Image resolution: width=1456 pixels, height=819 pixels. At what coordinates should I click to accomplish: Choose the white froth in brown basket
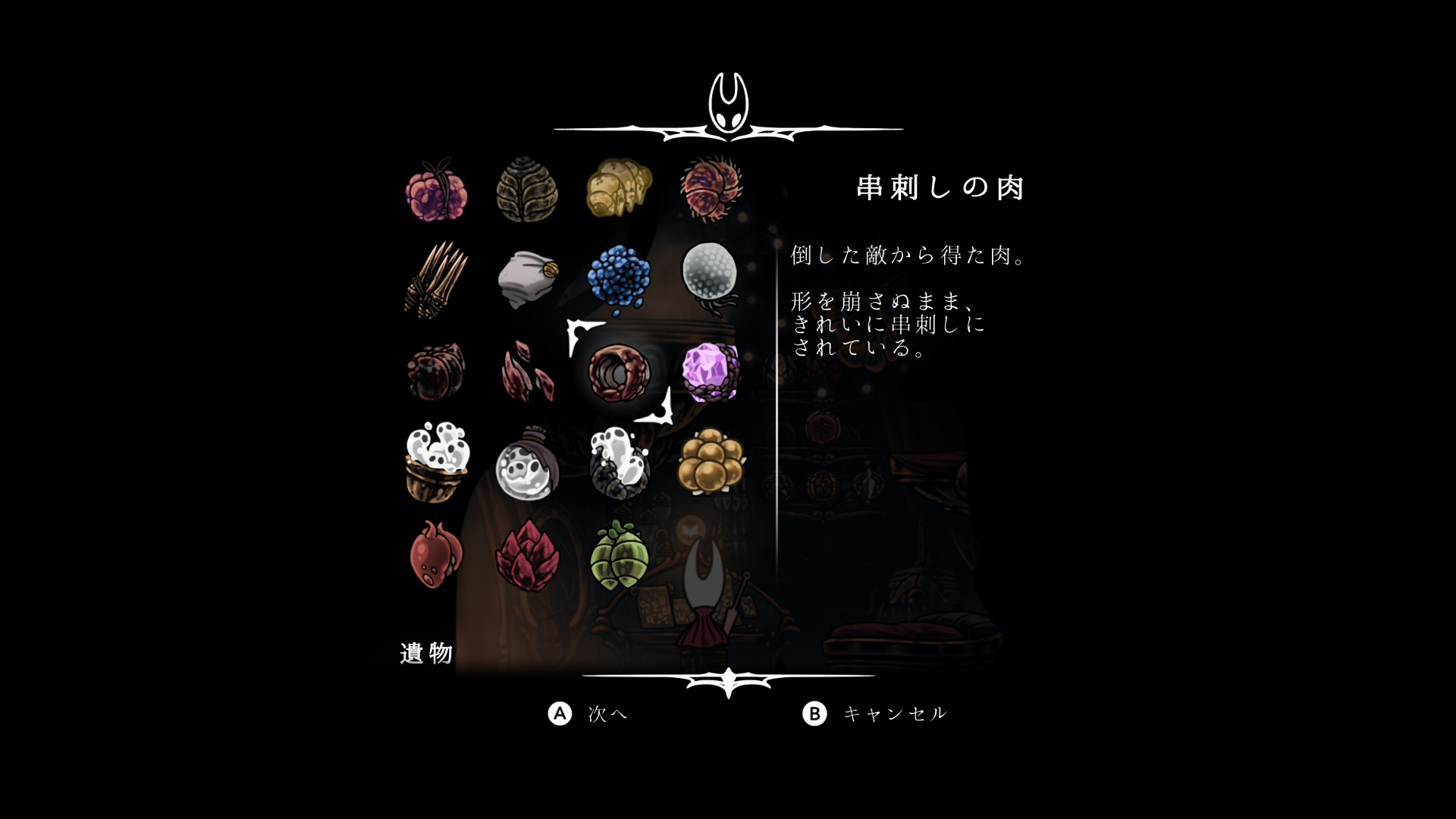(436, 463)
